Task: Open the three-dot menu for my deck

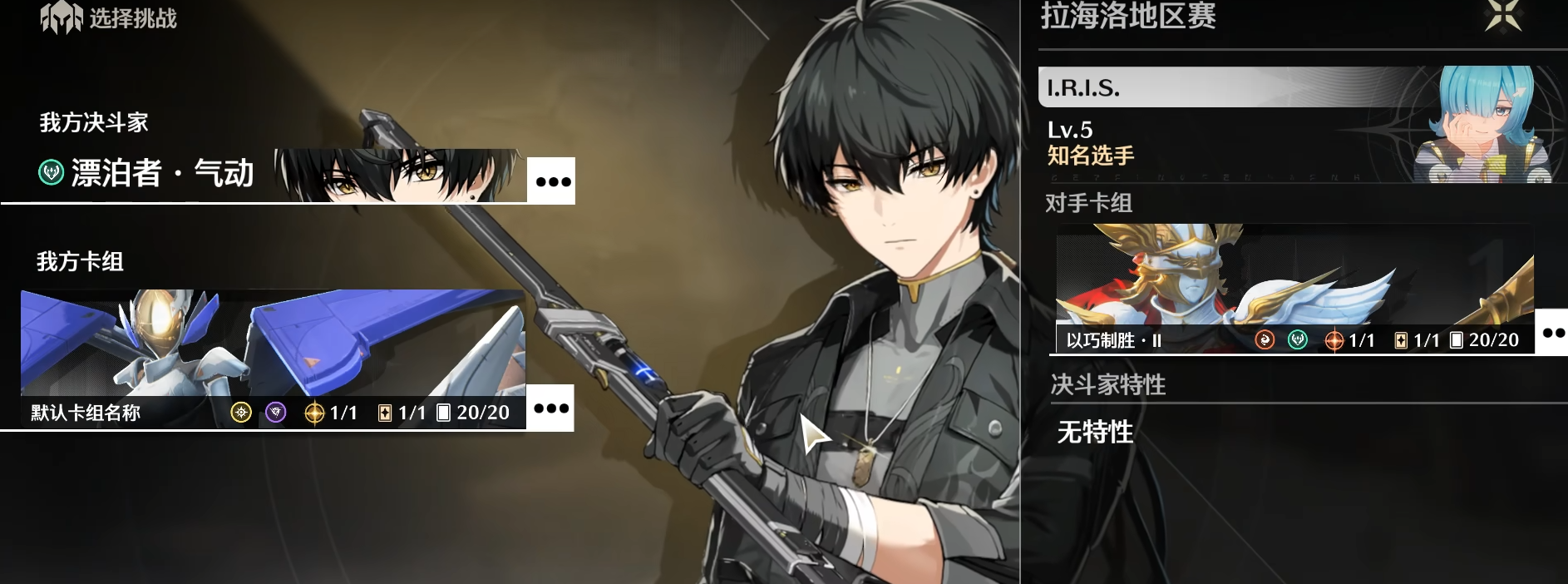Action: click(x=551, y=408)
